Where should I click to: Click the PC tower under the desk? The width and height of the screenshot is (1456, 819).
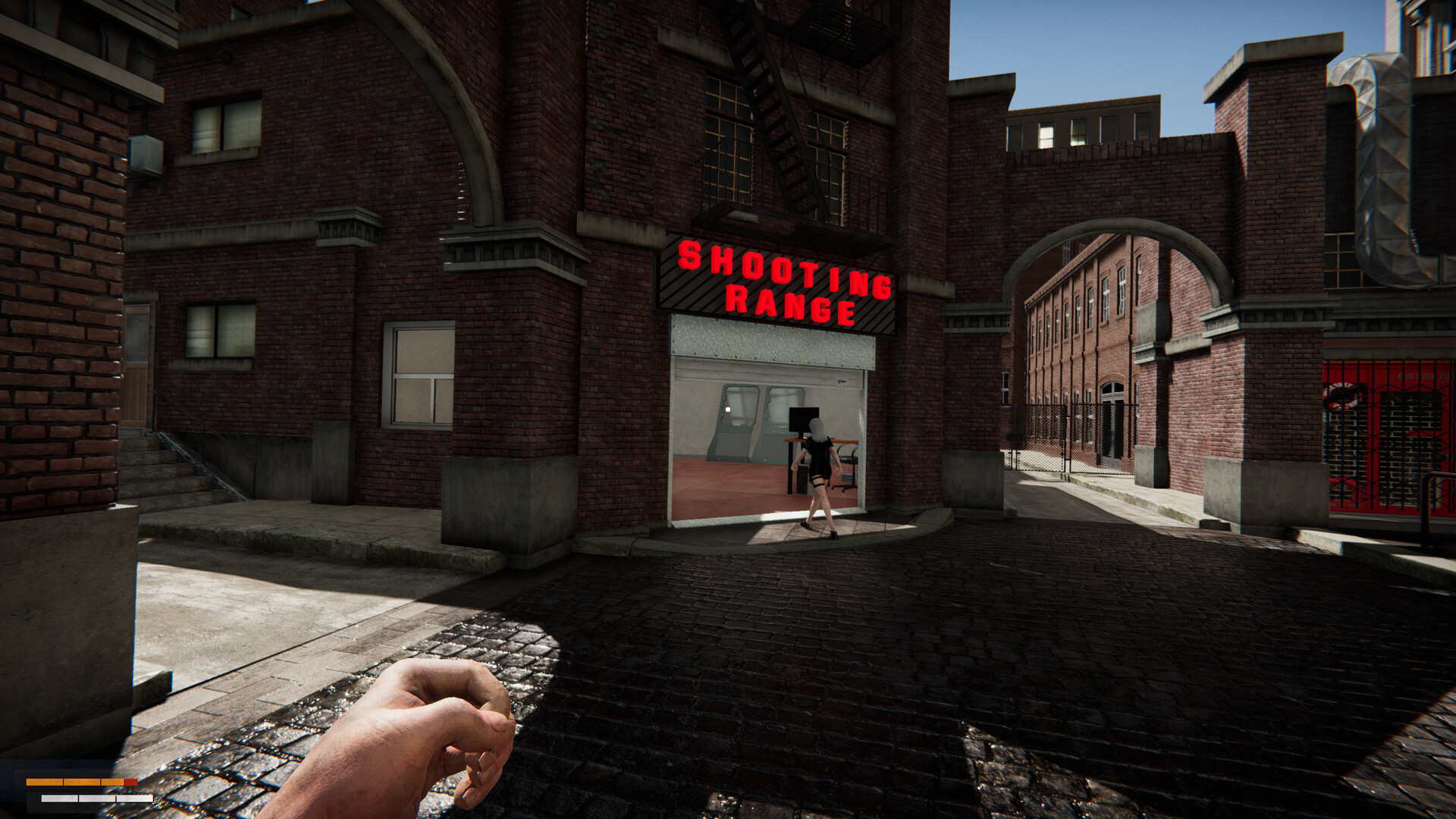pyautogui.click(x=802, y=479)
